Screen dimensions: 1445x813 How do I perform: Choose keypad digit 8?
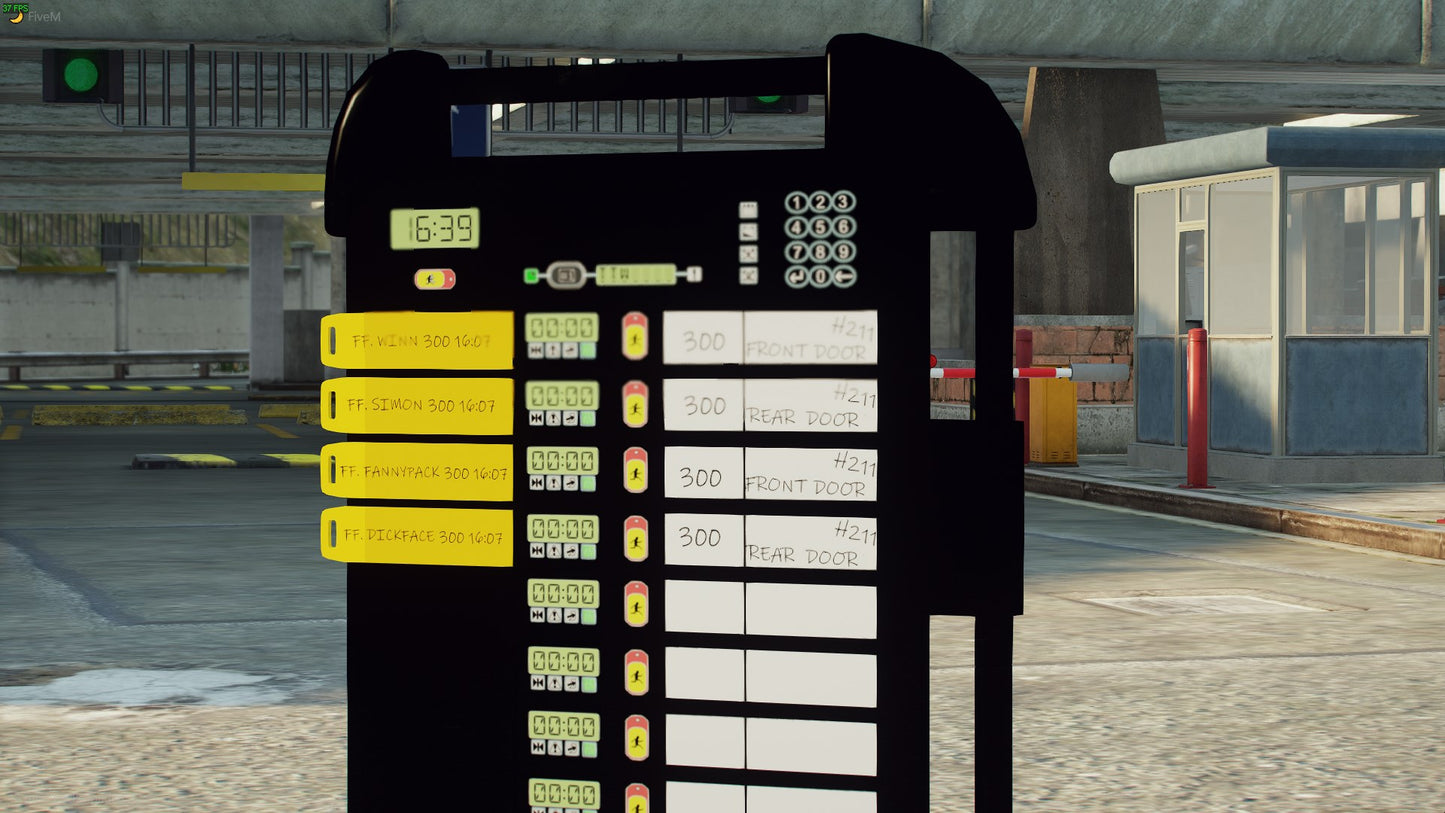point(821,251)
